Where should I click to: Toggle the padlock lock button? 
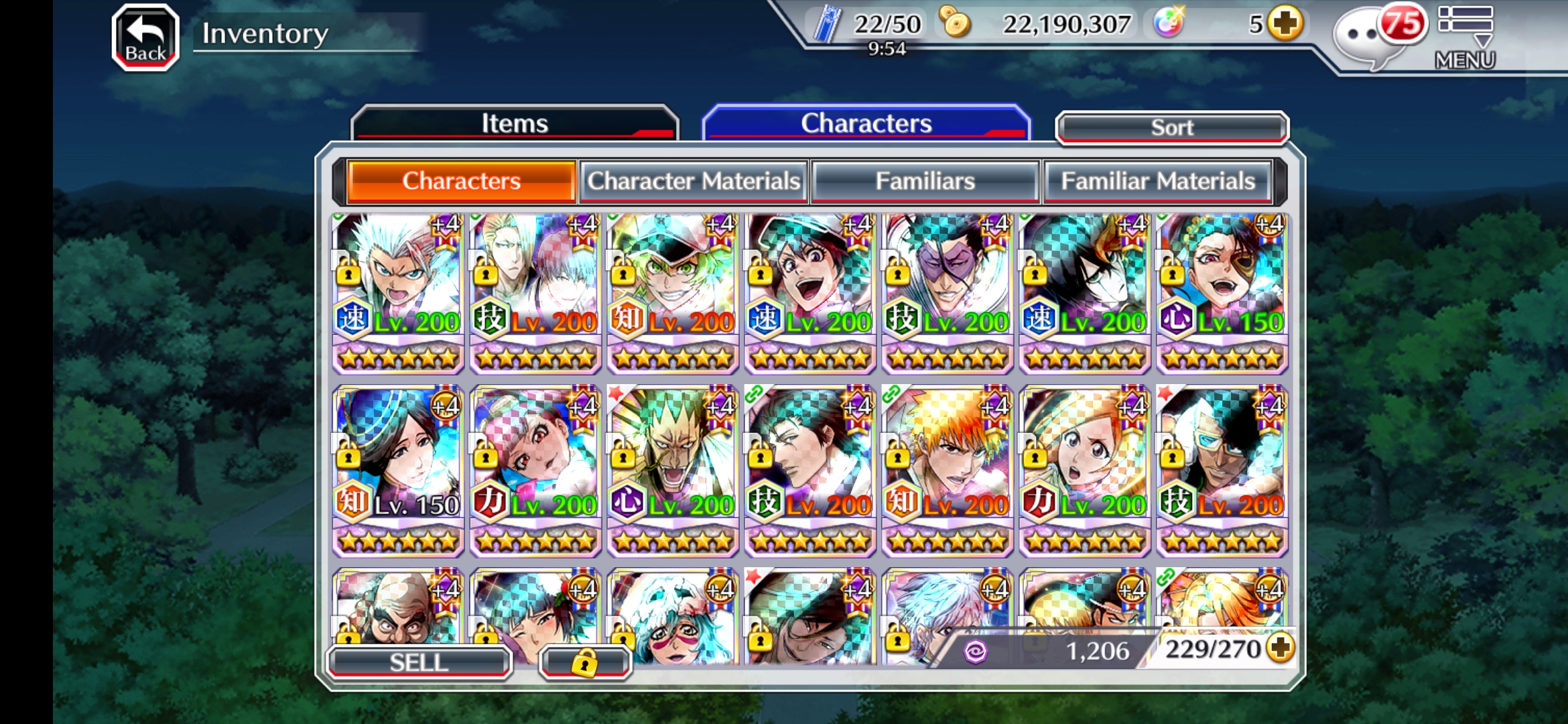[x=584, y=662]
